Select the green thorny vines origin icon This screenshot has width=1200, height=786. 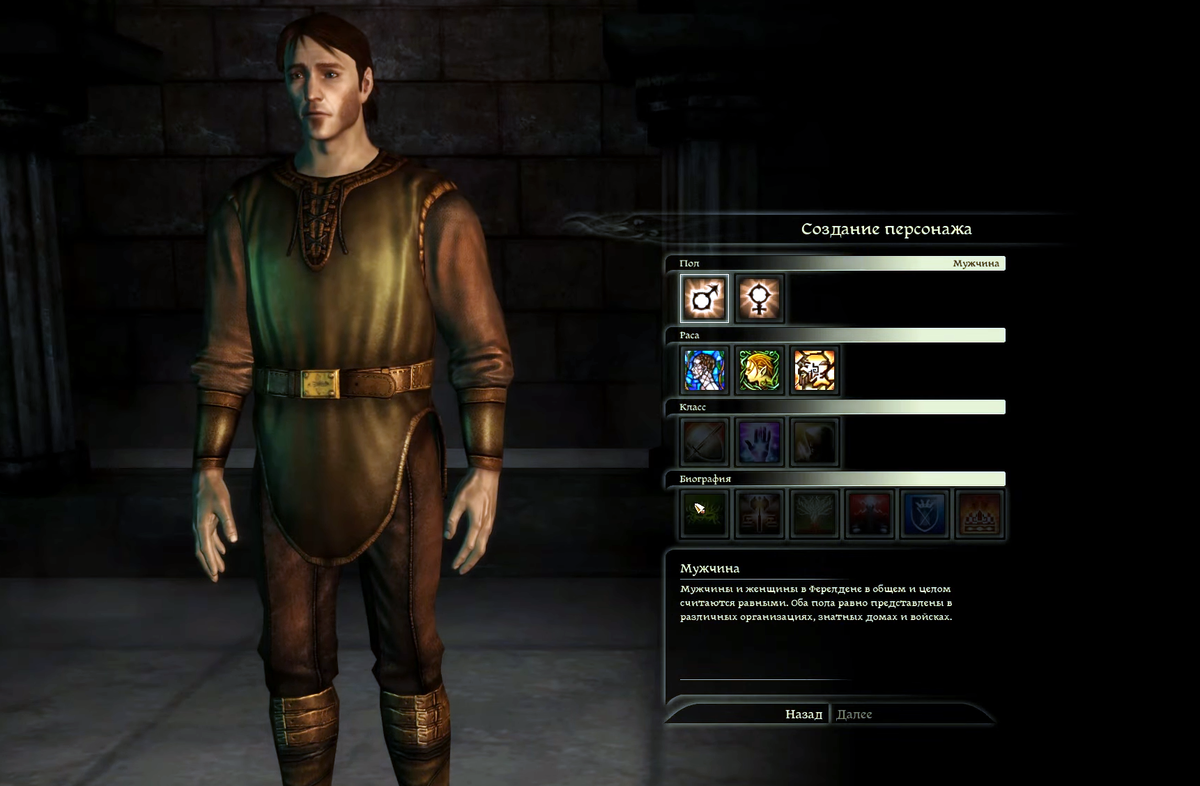[705, 514]
